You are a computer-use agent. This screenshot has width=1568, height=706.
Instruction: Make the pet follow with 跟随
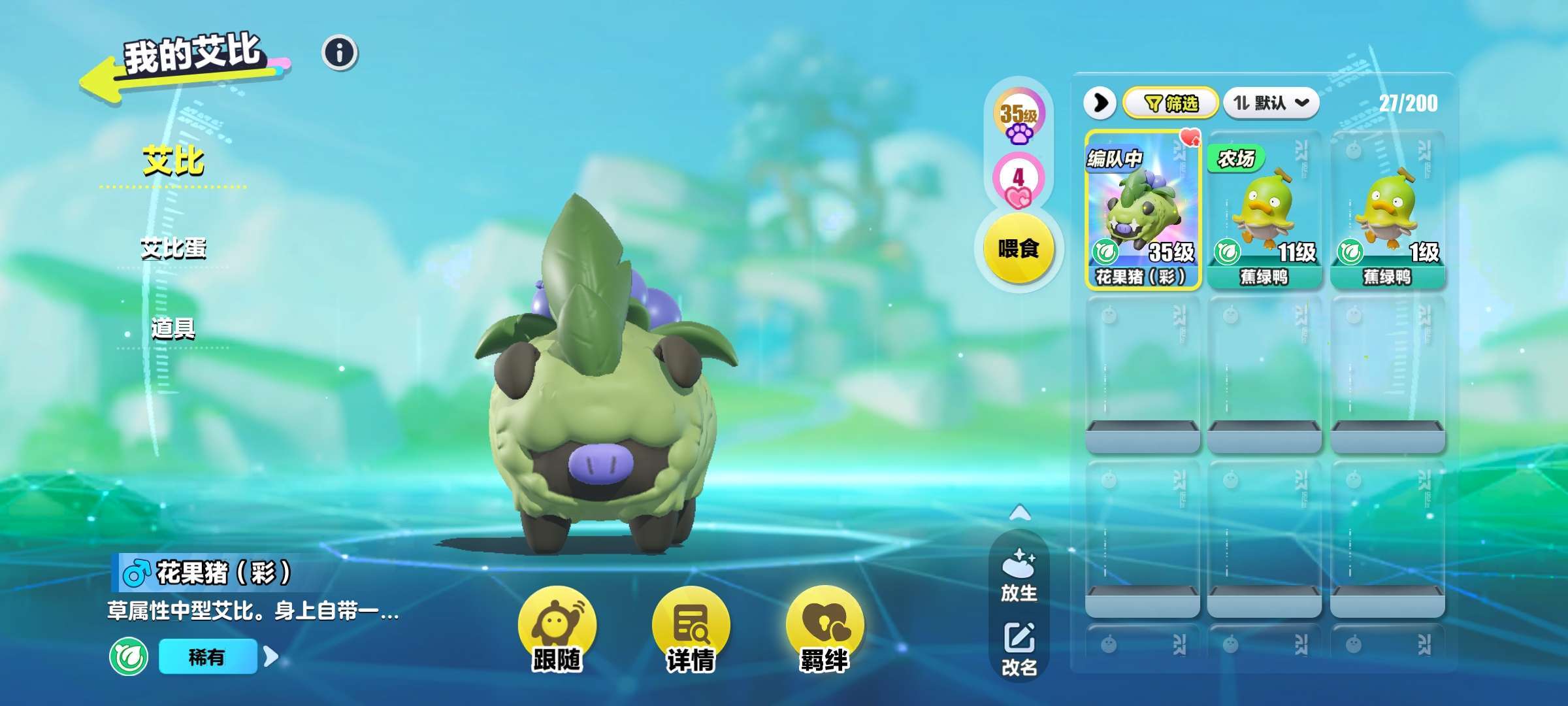(x=557, y=629)
